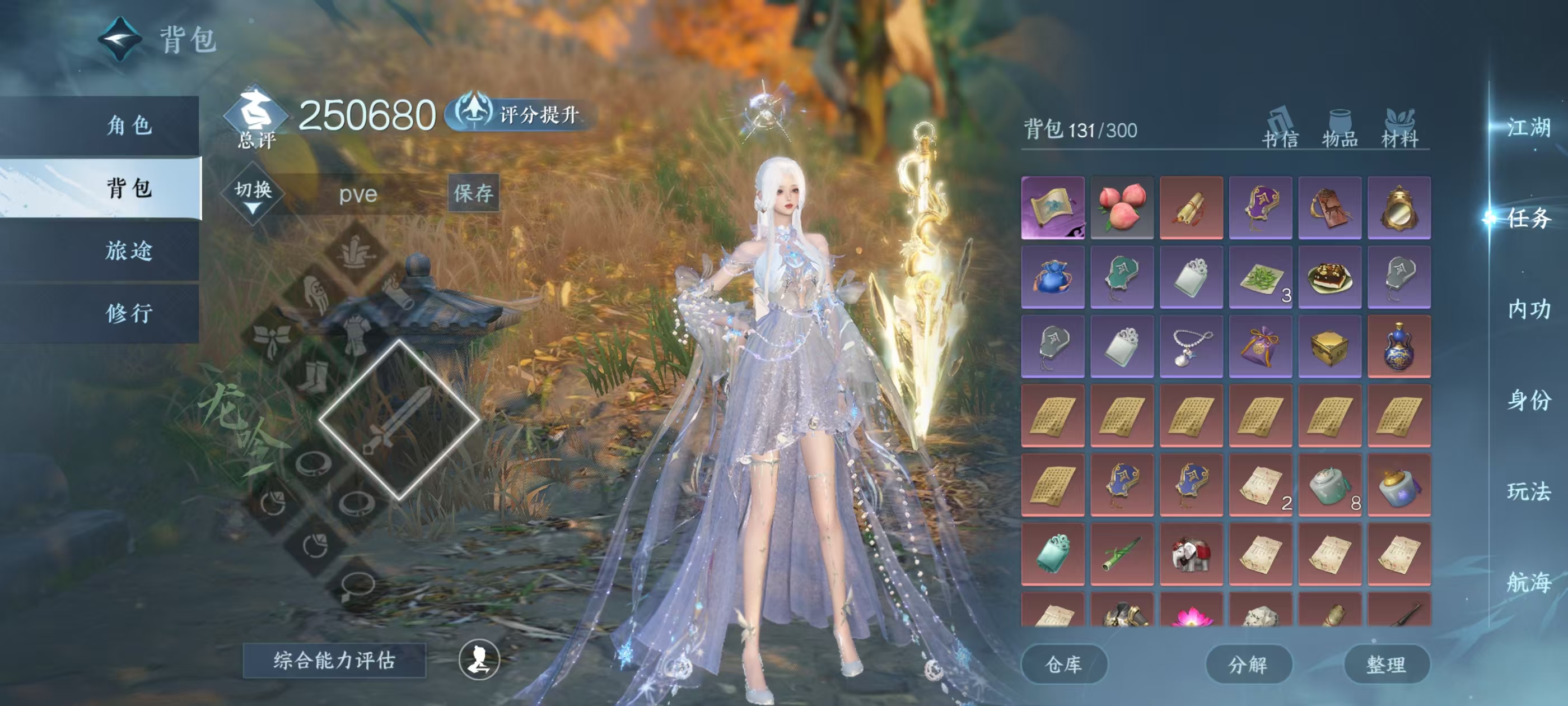1568x706 pixels.
Task: Select the white elephant figurine slot
Action: coord(1191,554)
